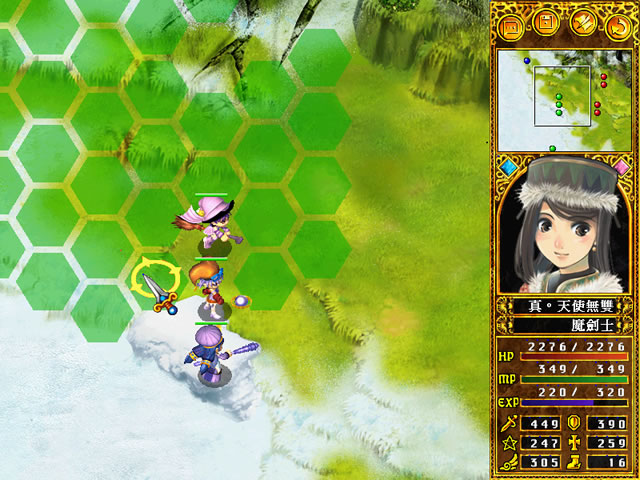This screenshot has height=480, width=640.
Task: Click the blue gem beside the portrait
Action: (x=509, y=166)
